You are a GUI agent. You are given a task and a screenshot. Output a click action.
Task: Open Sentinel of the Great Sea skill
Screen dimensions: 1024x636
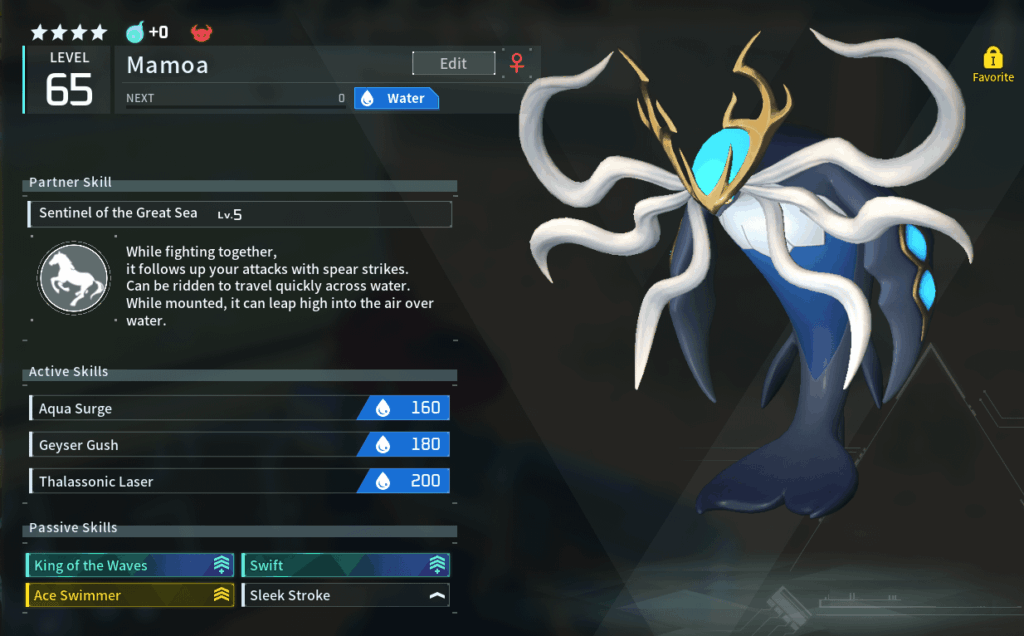click(240, 213)
